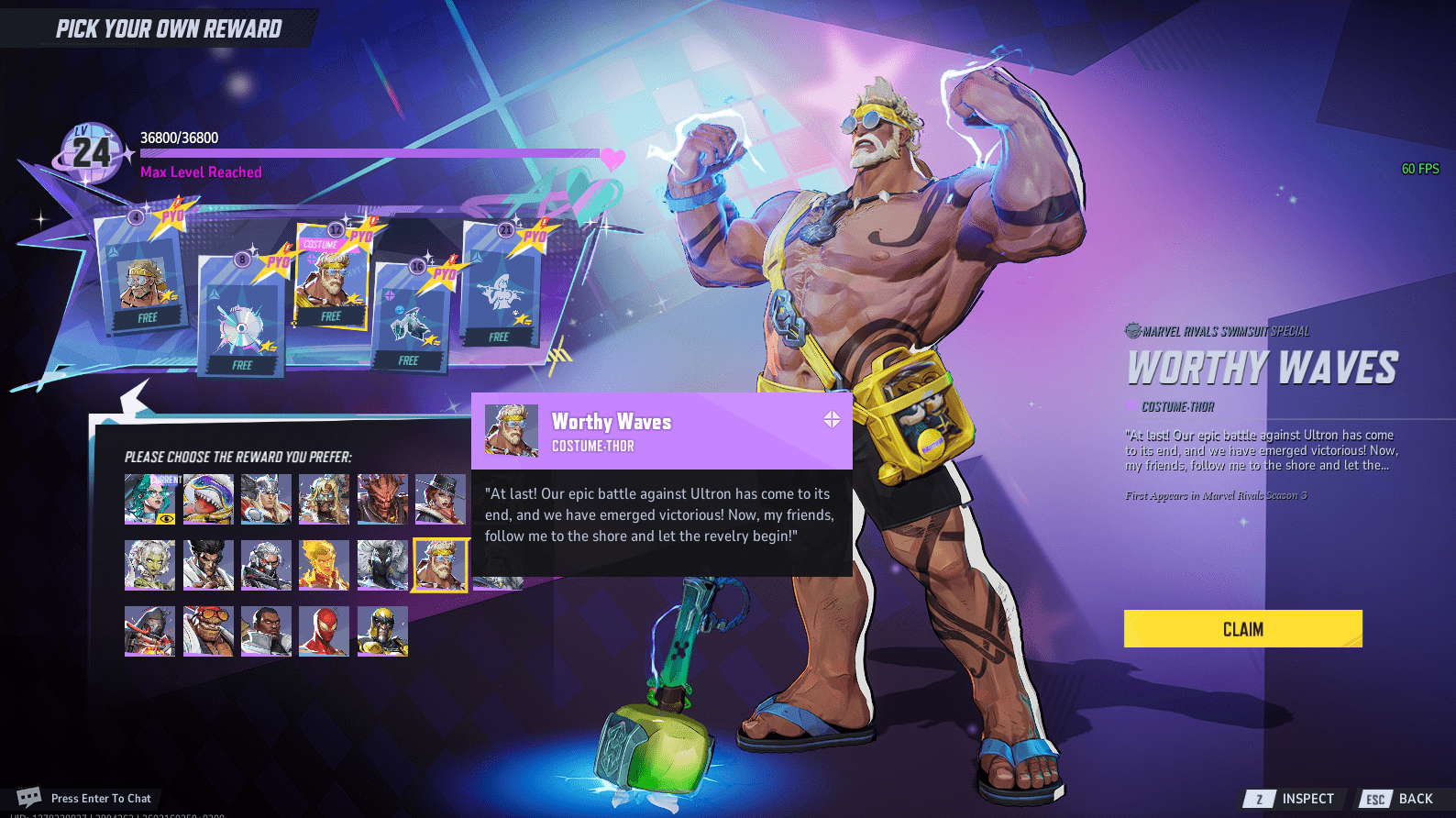Screen dimensions: 1456x818
Task: Select Magneto's portrait in the bottom row
Action: 382,633
